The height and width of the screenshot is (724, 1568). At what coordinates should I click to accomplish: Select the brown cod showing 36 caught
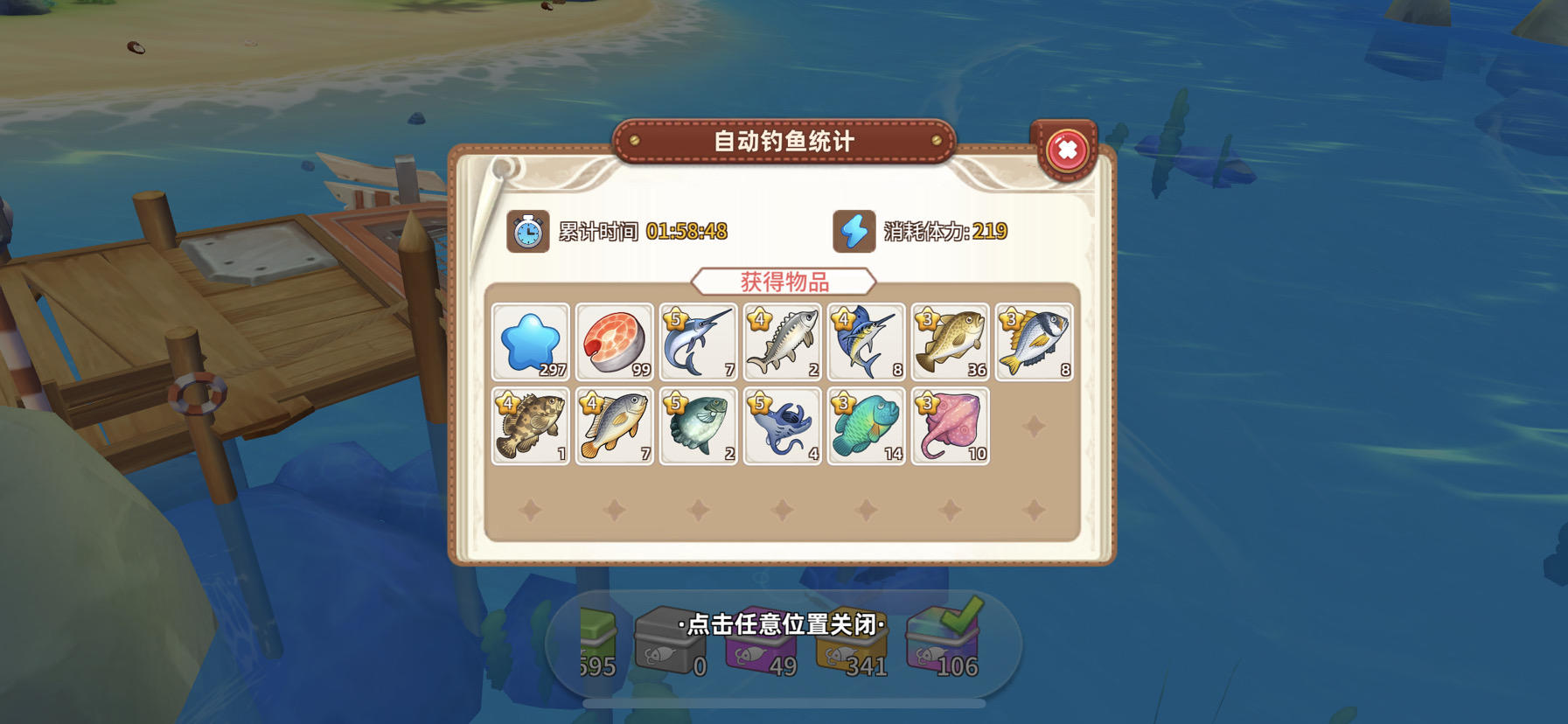(x=950, y=341)
